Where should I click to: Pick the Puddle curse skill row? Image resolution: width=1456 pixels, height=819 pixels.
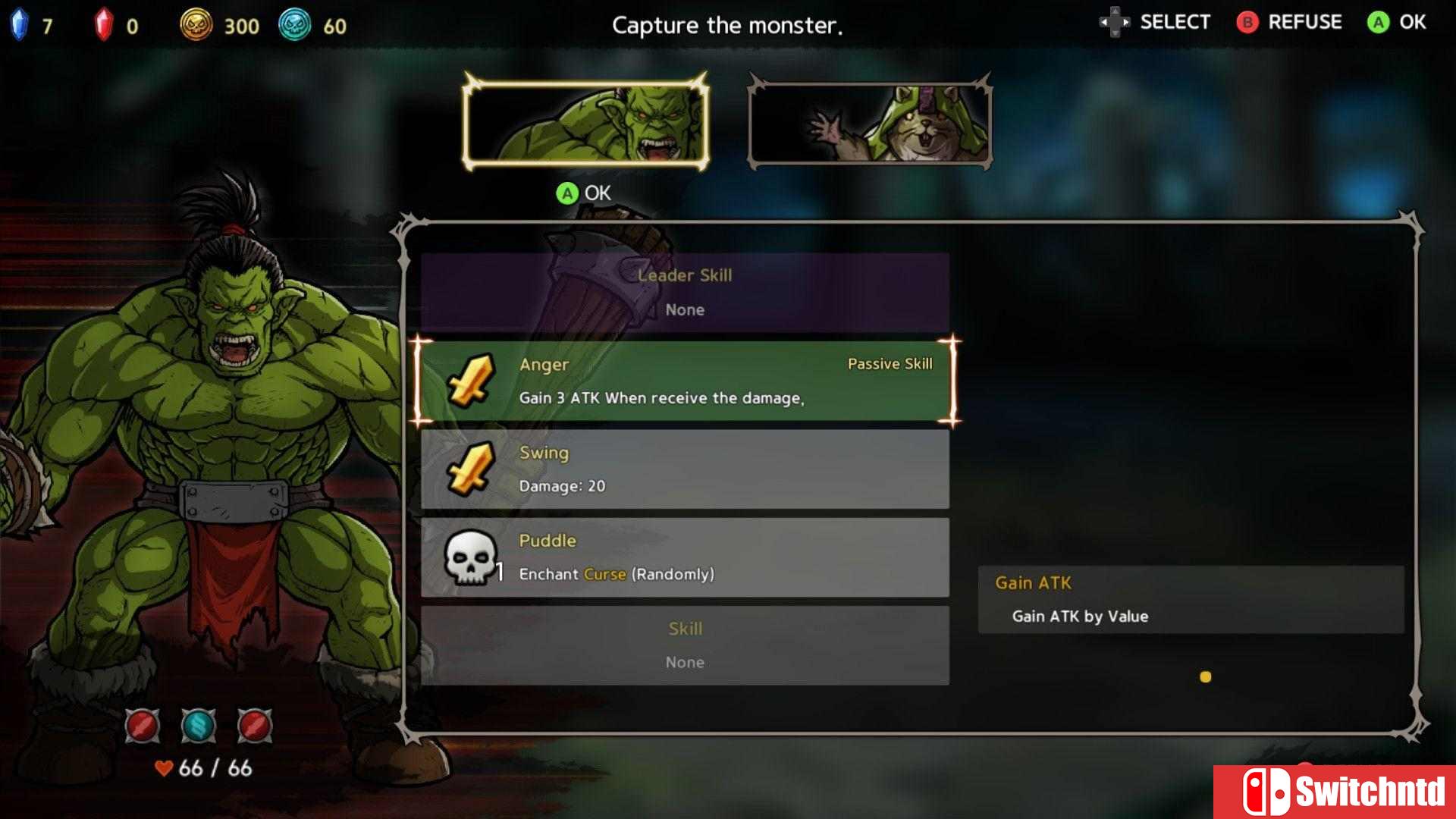685,557
